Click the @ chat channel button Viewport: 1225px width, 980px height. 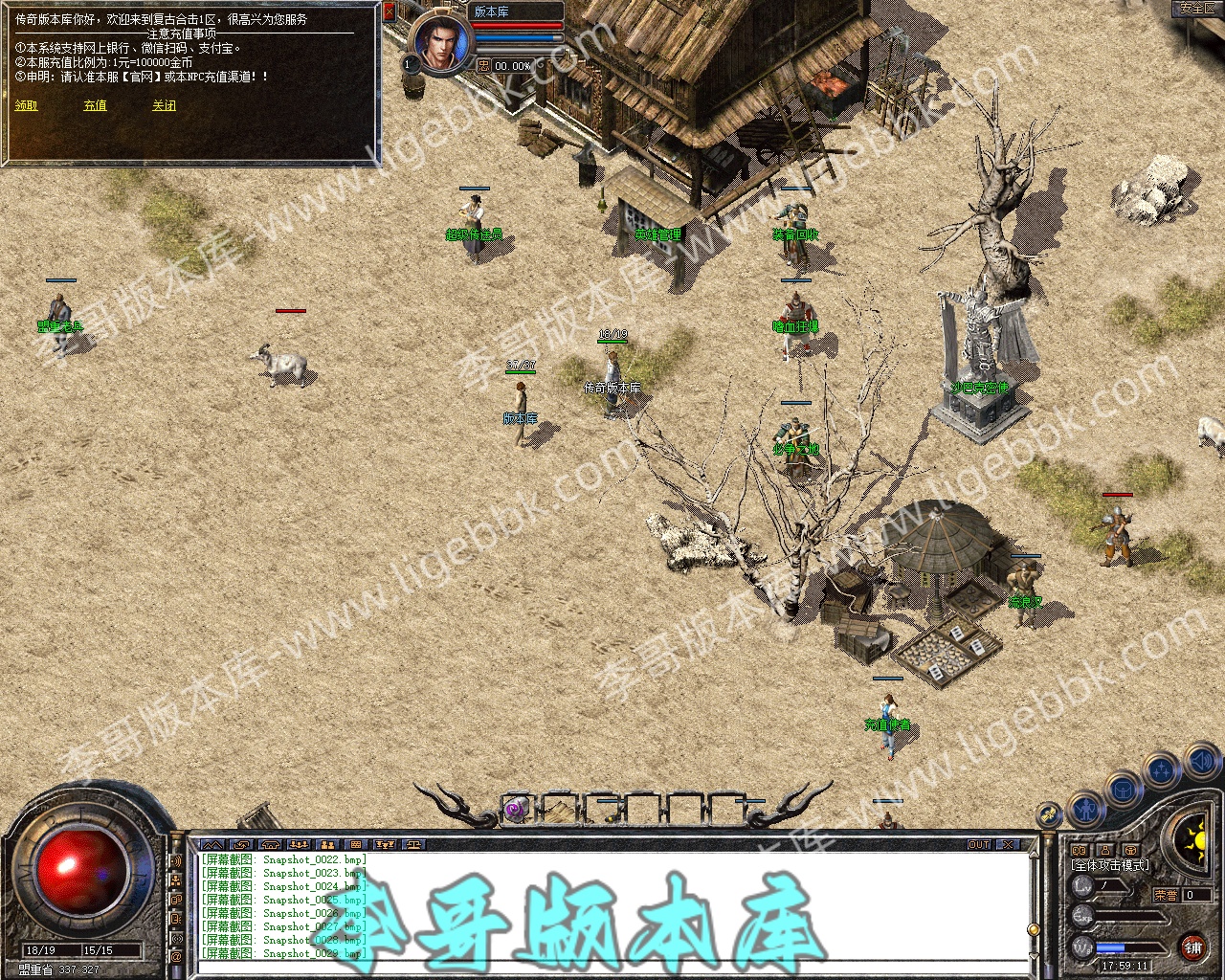(x=176, y=956)
